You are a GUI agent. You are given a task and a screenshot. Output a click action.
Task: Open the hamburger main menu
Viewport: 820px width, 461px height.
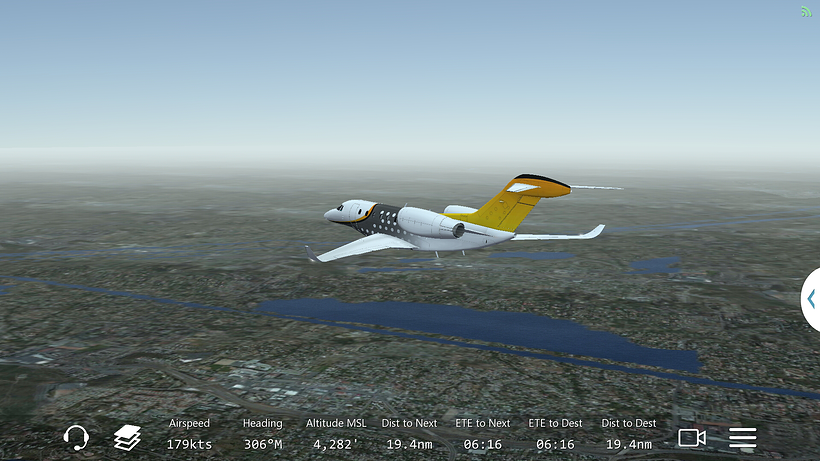tap(742, 437)
